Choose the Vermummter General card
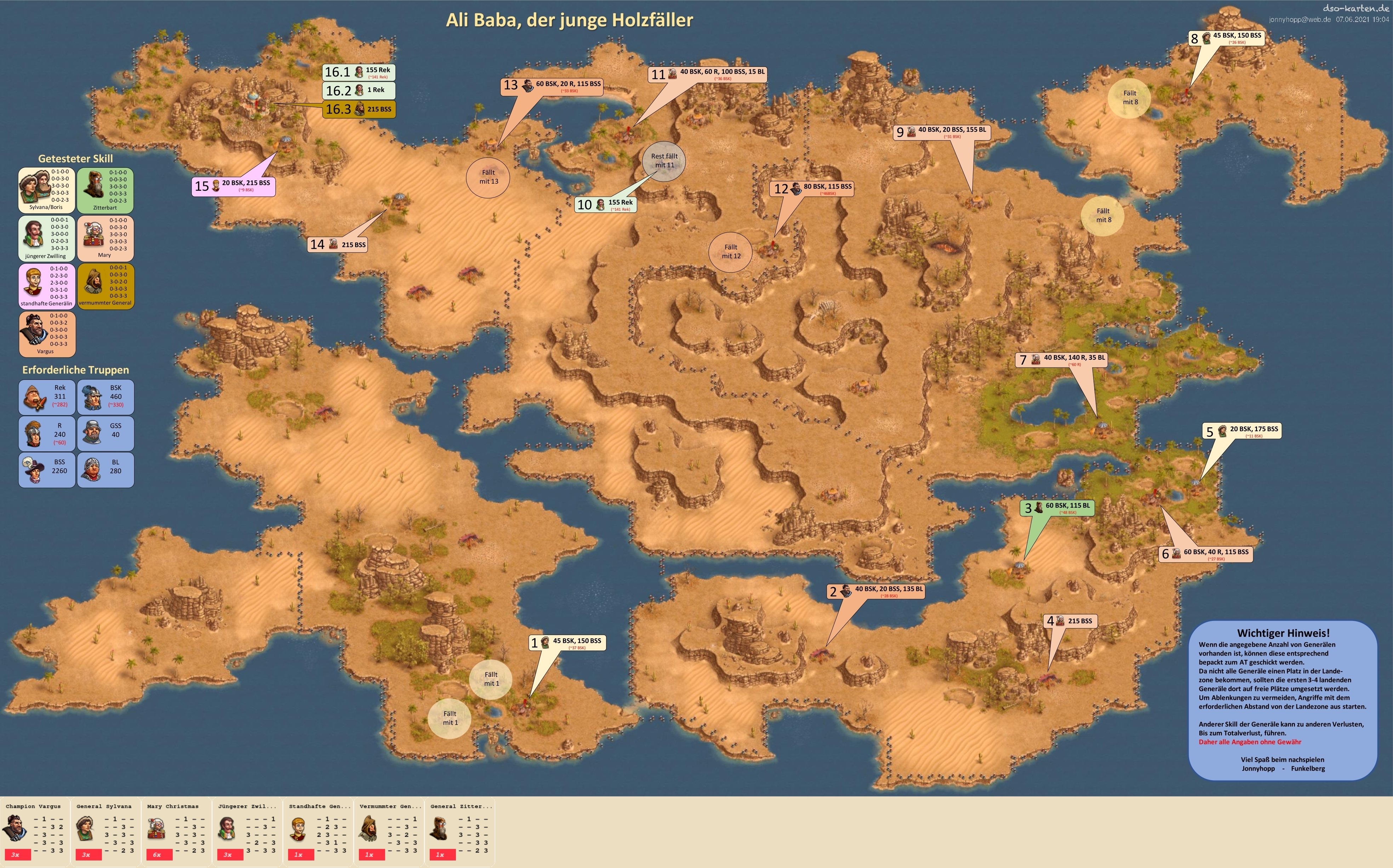 tap(389, 830)
